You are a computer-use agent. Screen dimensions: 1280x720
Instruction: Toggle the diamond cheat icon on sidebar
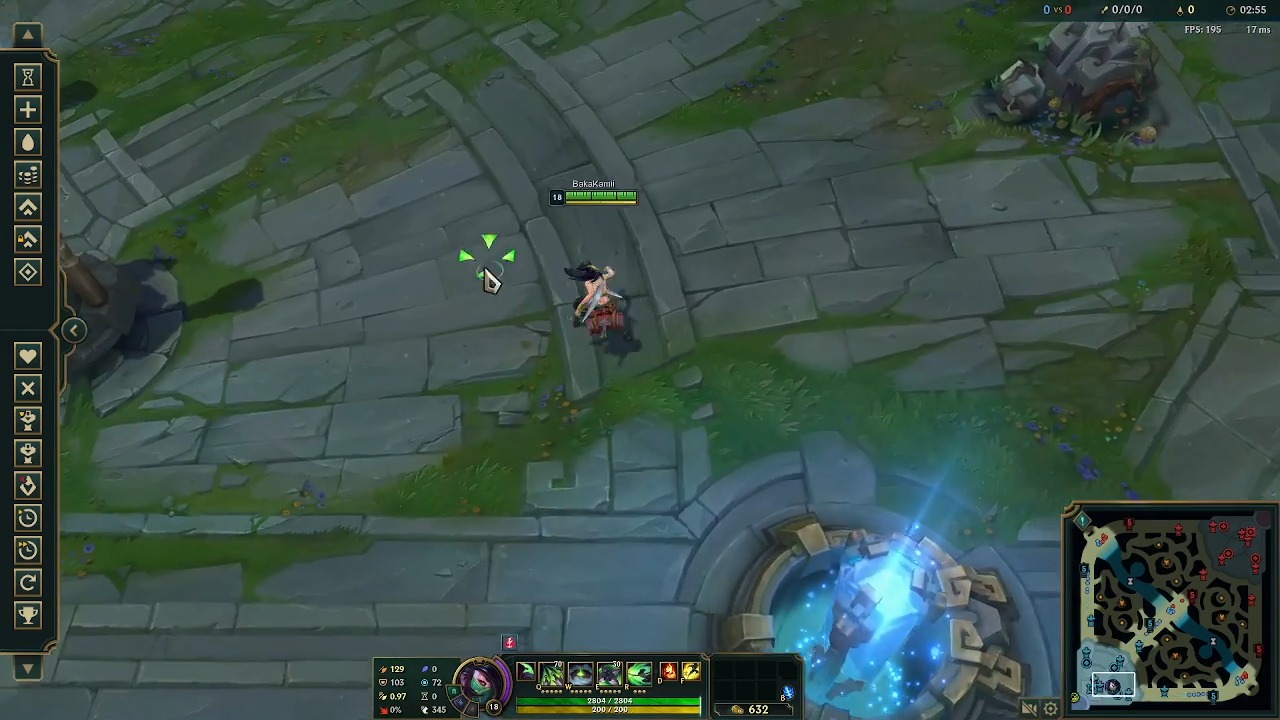click(27, 271)
